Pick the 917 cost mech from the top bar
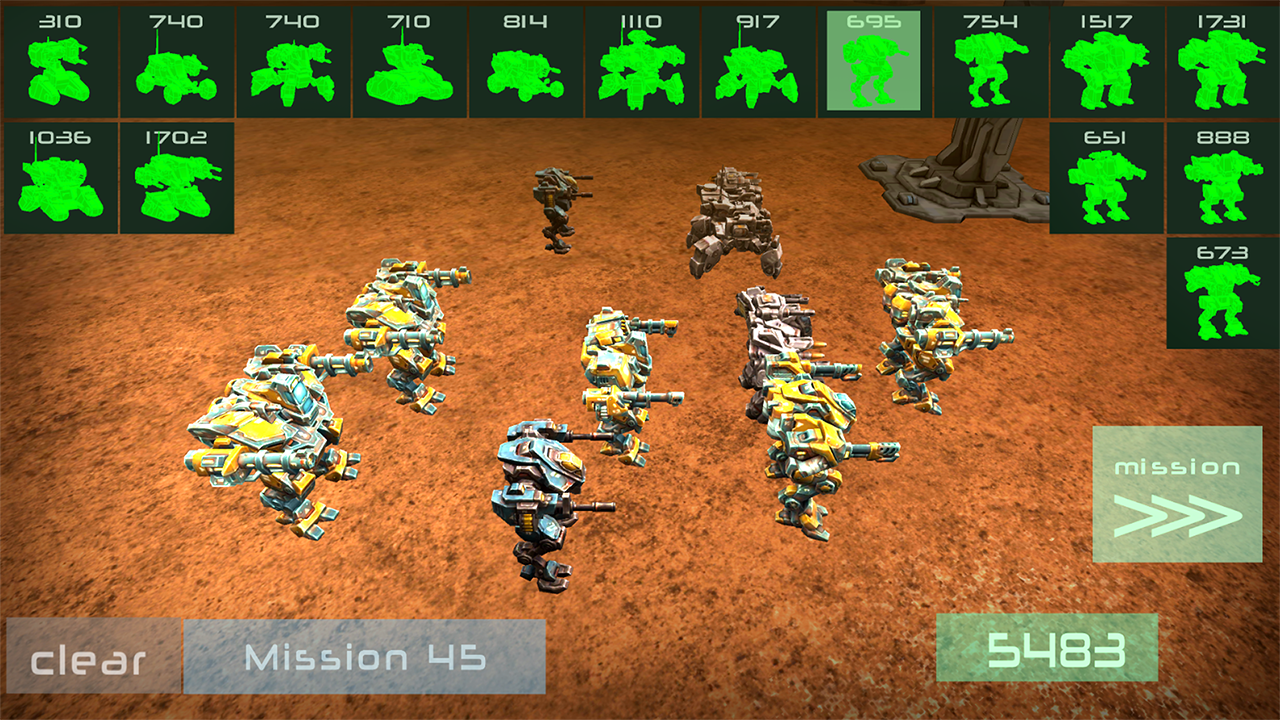This screenshot has height=720, width=1280. point(758,62)
